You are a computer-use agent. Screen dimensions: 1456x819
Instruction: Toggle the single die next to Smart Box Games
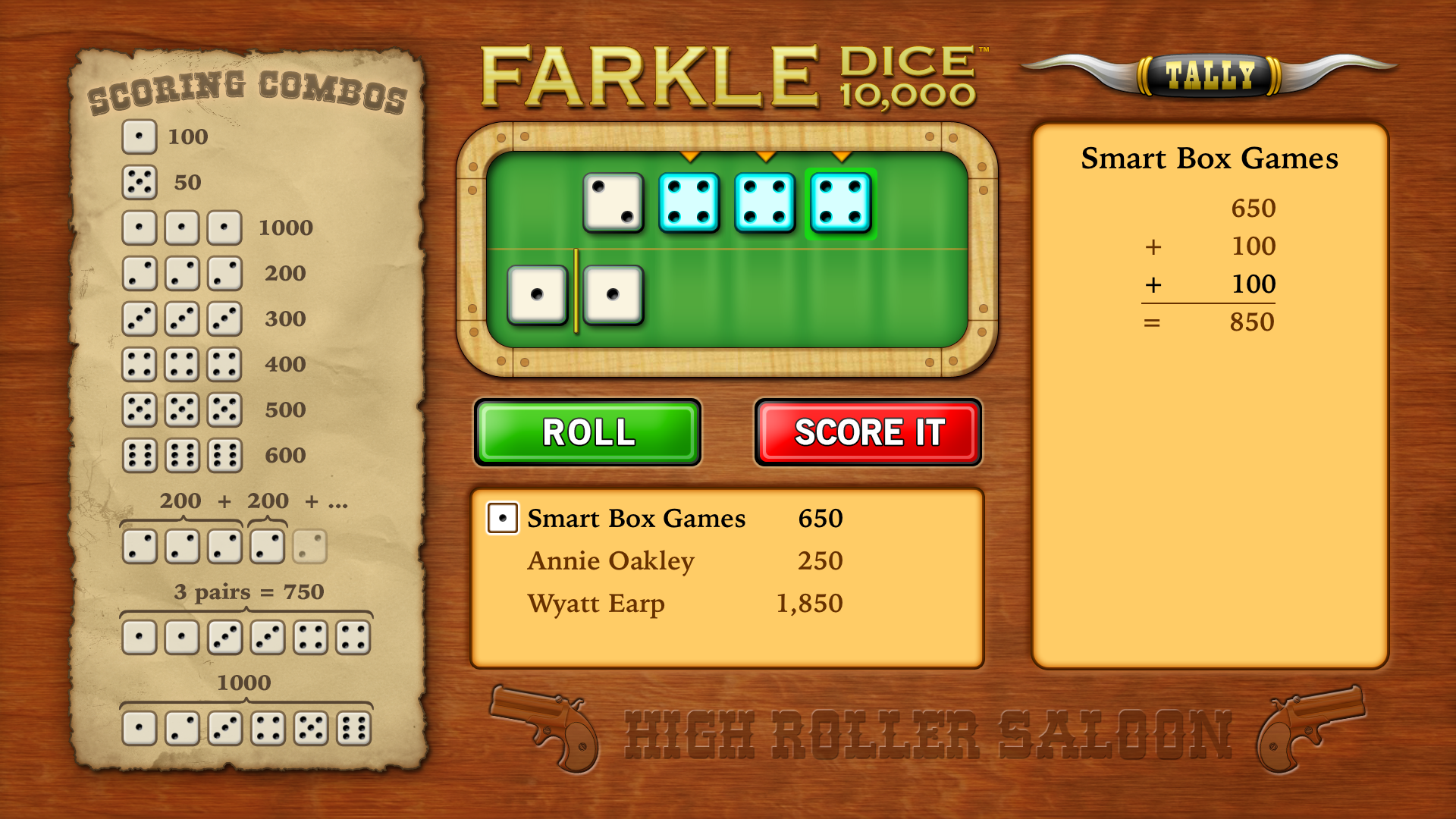click(x=501, y=519)
